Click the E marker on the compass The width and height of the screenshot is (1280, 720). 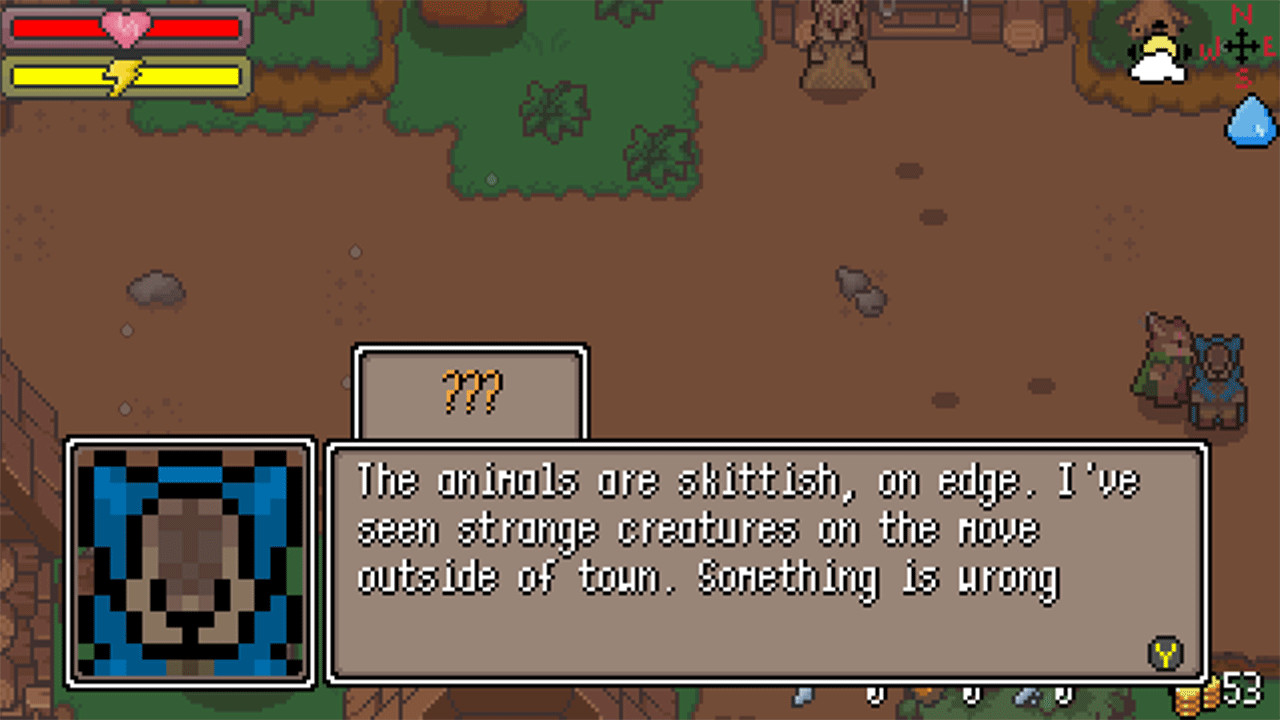[x=1269, y=46]
